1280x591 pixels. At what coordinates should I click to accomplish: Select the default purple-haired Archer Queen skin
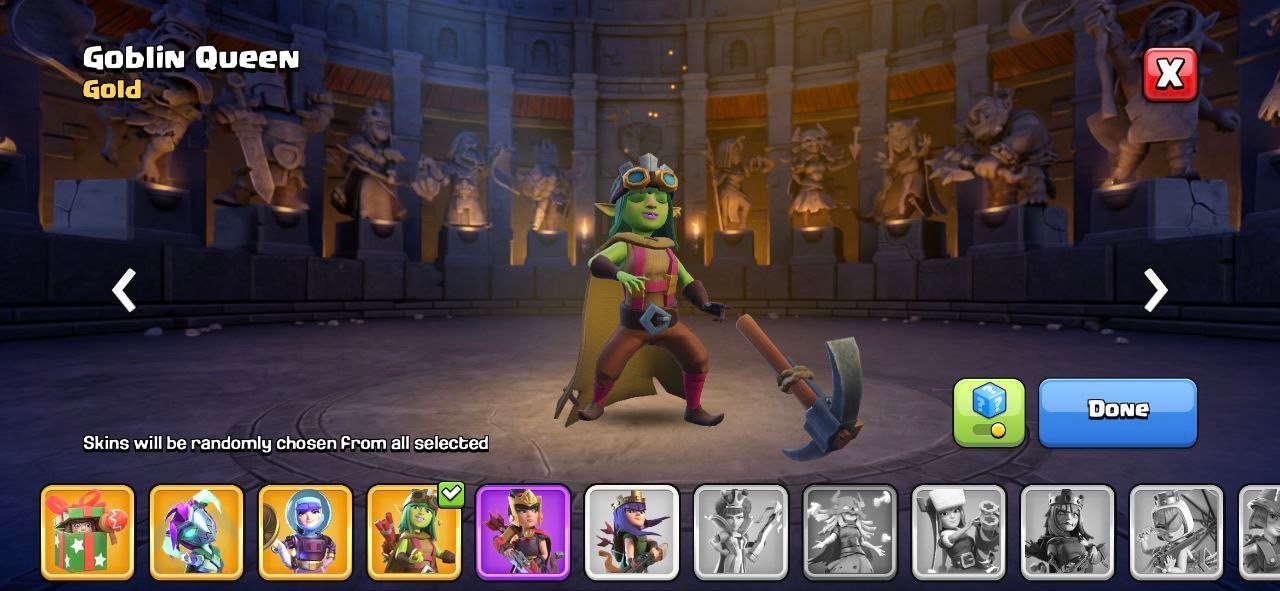[632, 532]
